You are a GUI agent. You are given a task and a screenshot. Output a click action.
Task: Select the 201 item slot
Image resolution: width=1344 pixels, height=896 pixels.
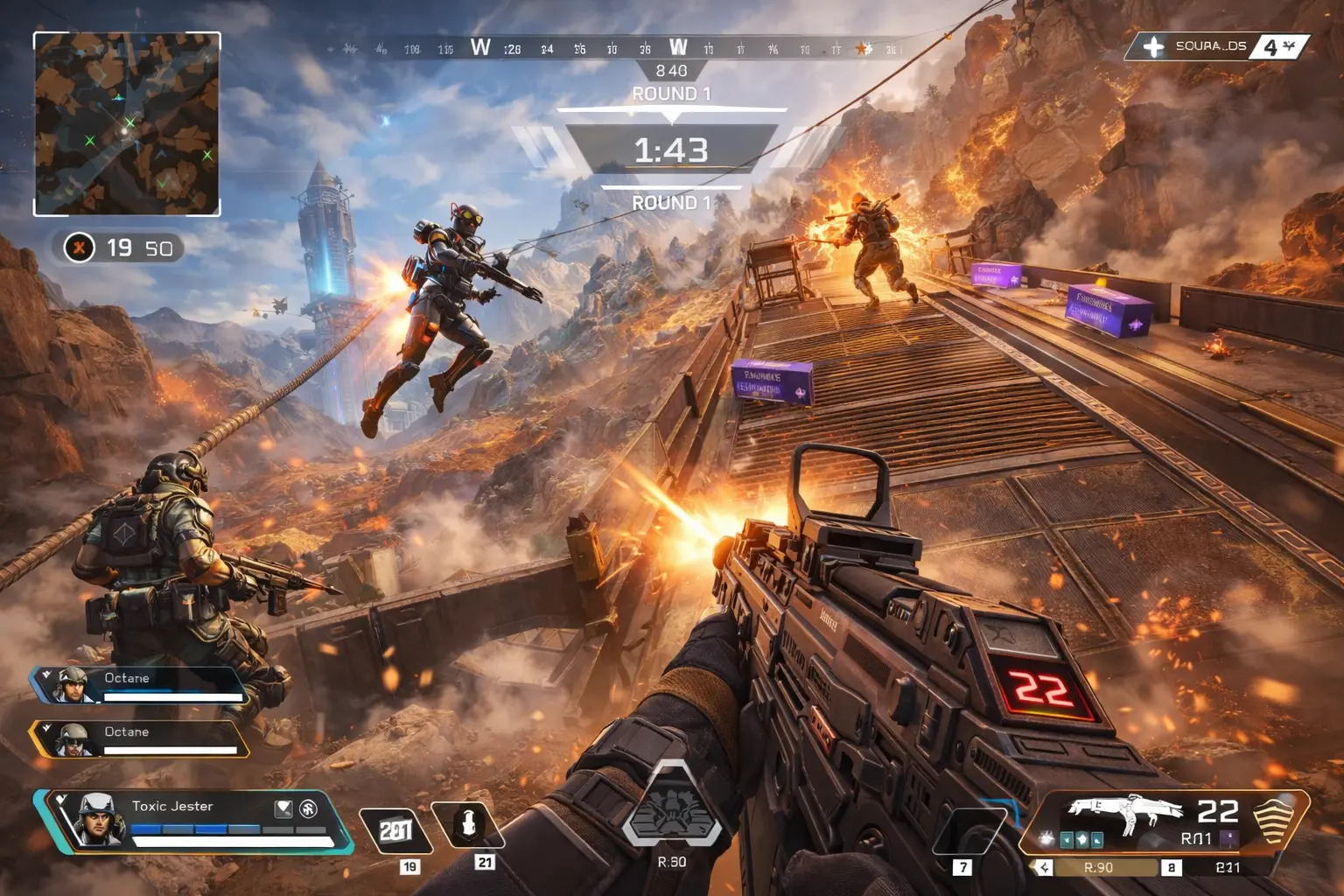coord(395,829)
